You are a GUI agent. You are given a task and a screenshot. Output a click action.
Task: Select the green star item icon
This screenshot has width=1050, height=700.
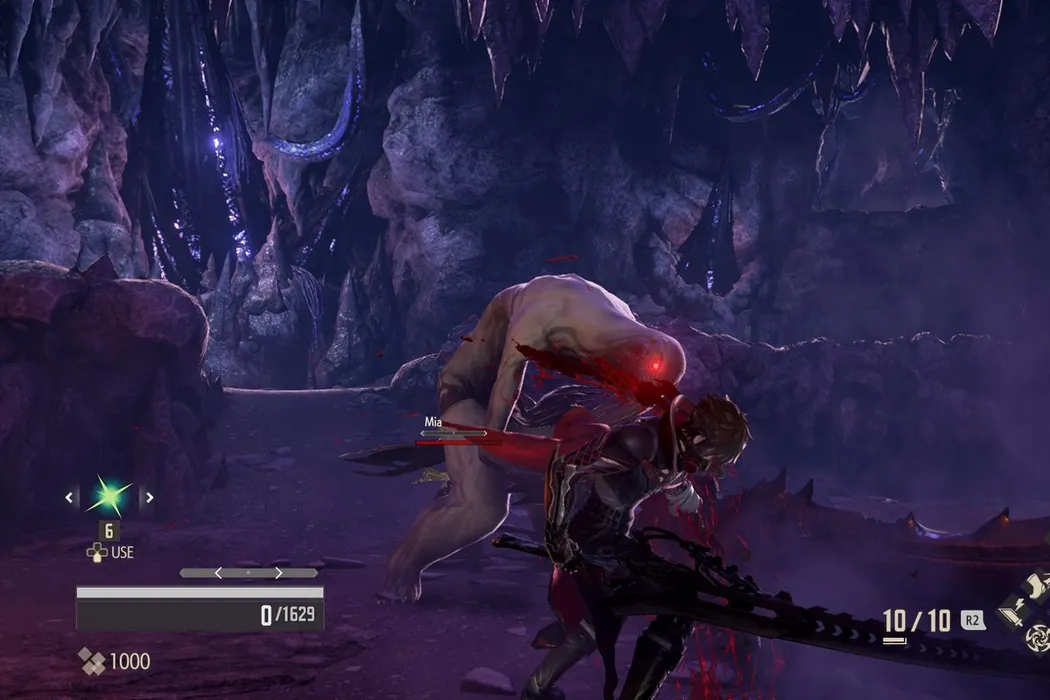(x=110, y=496)
